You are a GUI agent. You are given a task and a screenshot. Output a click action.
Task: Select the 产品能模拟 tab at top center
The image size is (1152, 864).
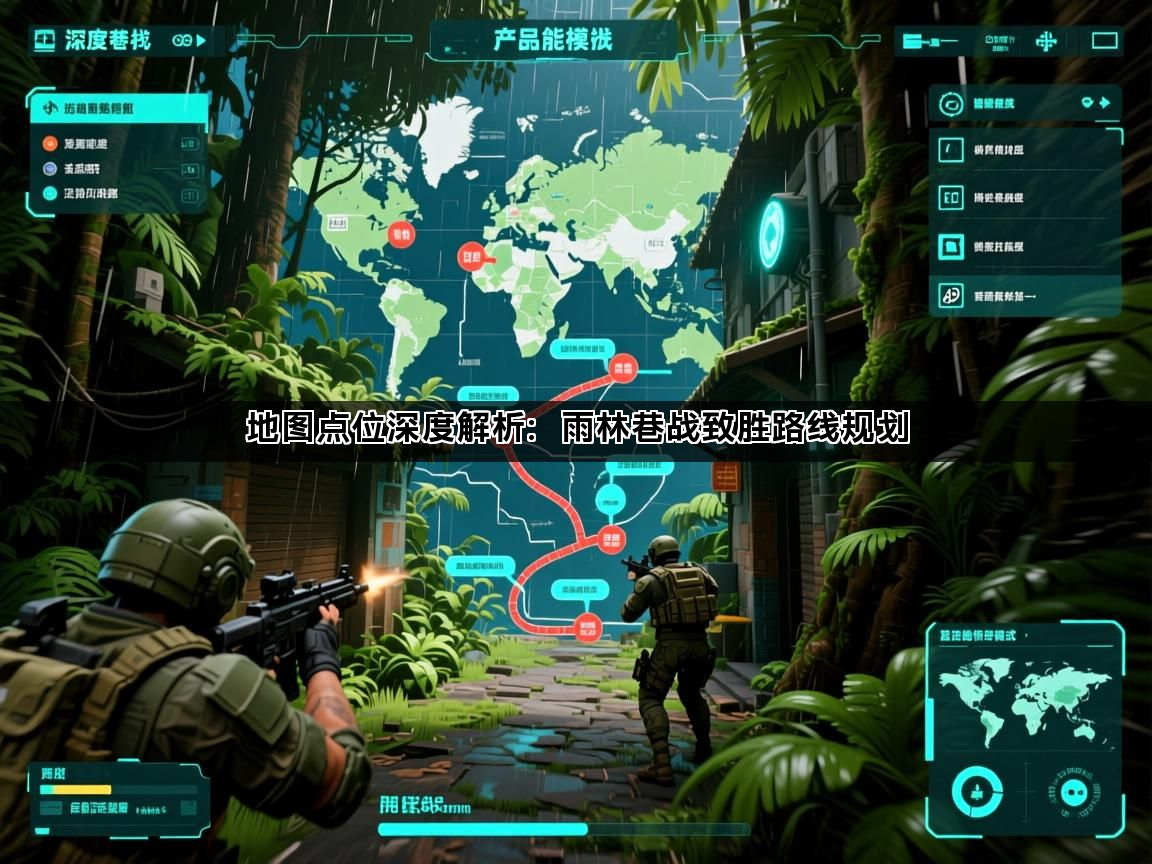(553, 40)
